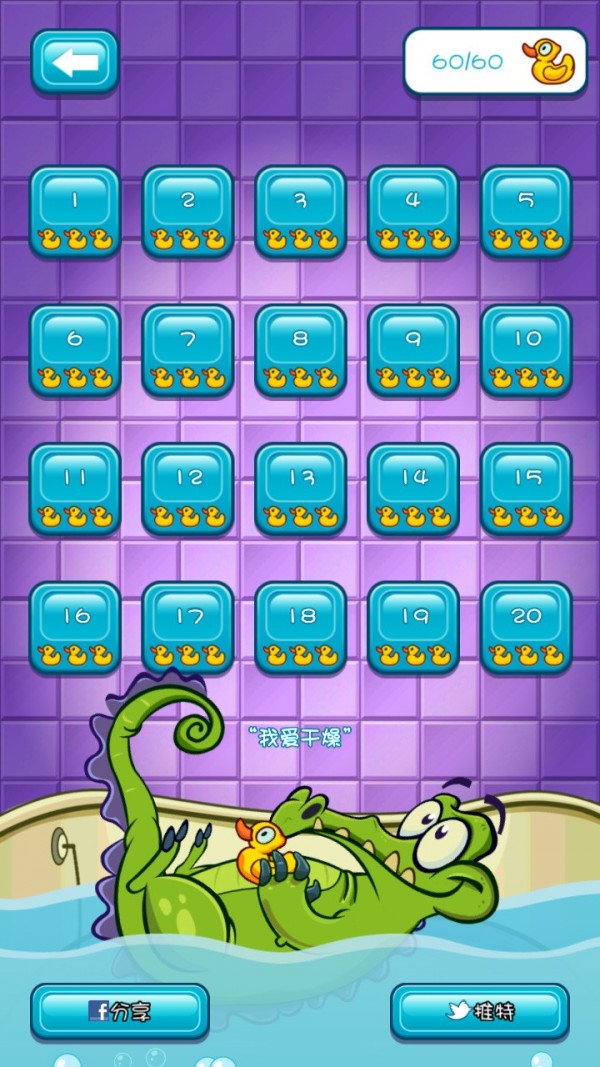Play level 13
The image size is (600, 1067).
point(301,489)
